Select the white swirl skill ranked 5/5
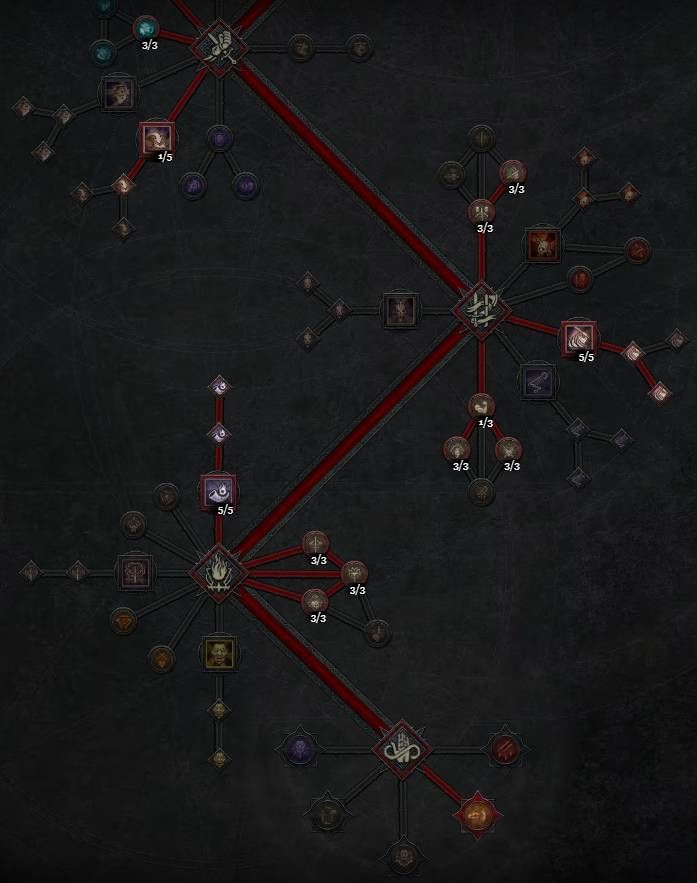697x883 pixels. (578, 338)
